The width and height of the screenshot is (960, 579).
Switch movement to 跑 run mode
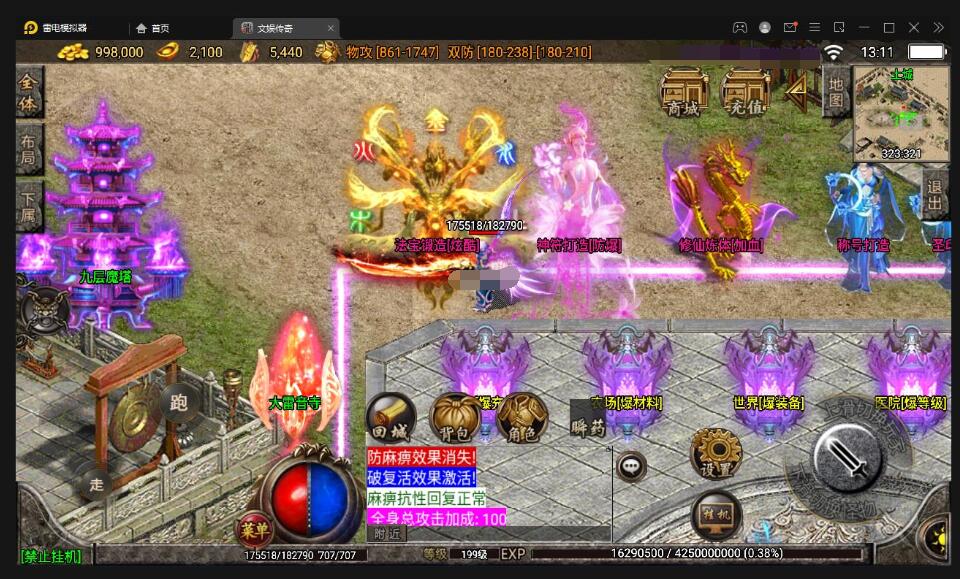pyautogui.click(x=178, y=401)
